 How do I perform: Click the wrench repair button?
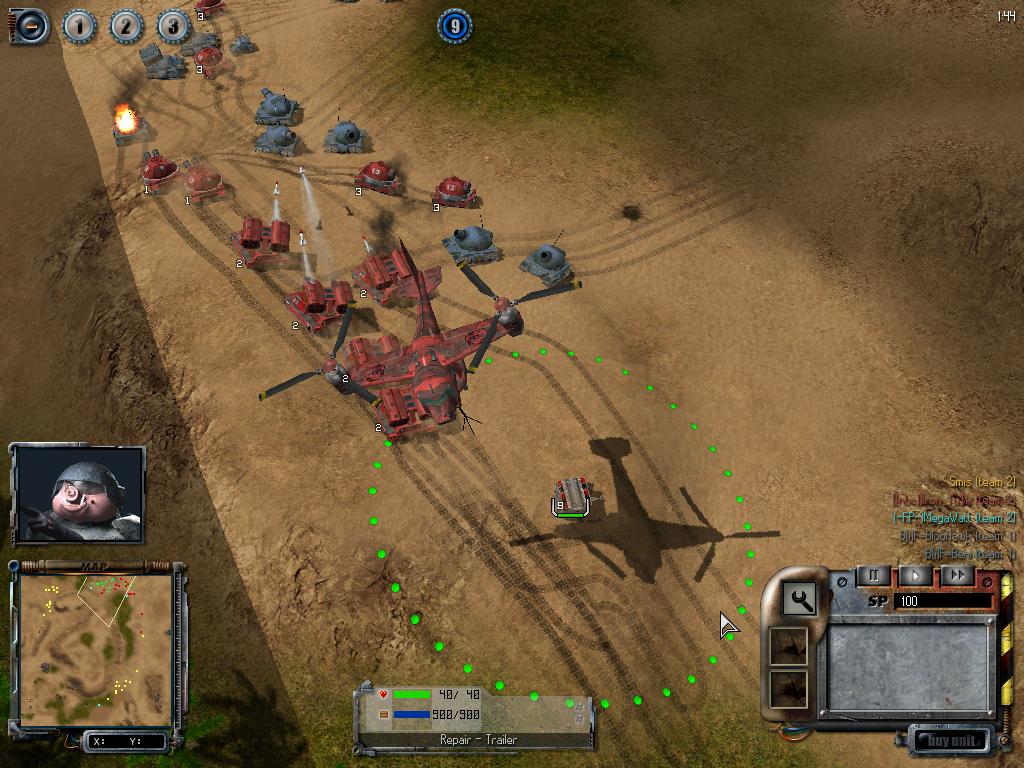tap(800, 599)
